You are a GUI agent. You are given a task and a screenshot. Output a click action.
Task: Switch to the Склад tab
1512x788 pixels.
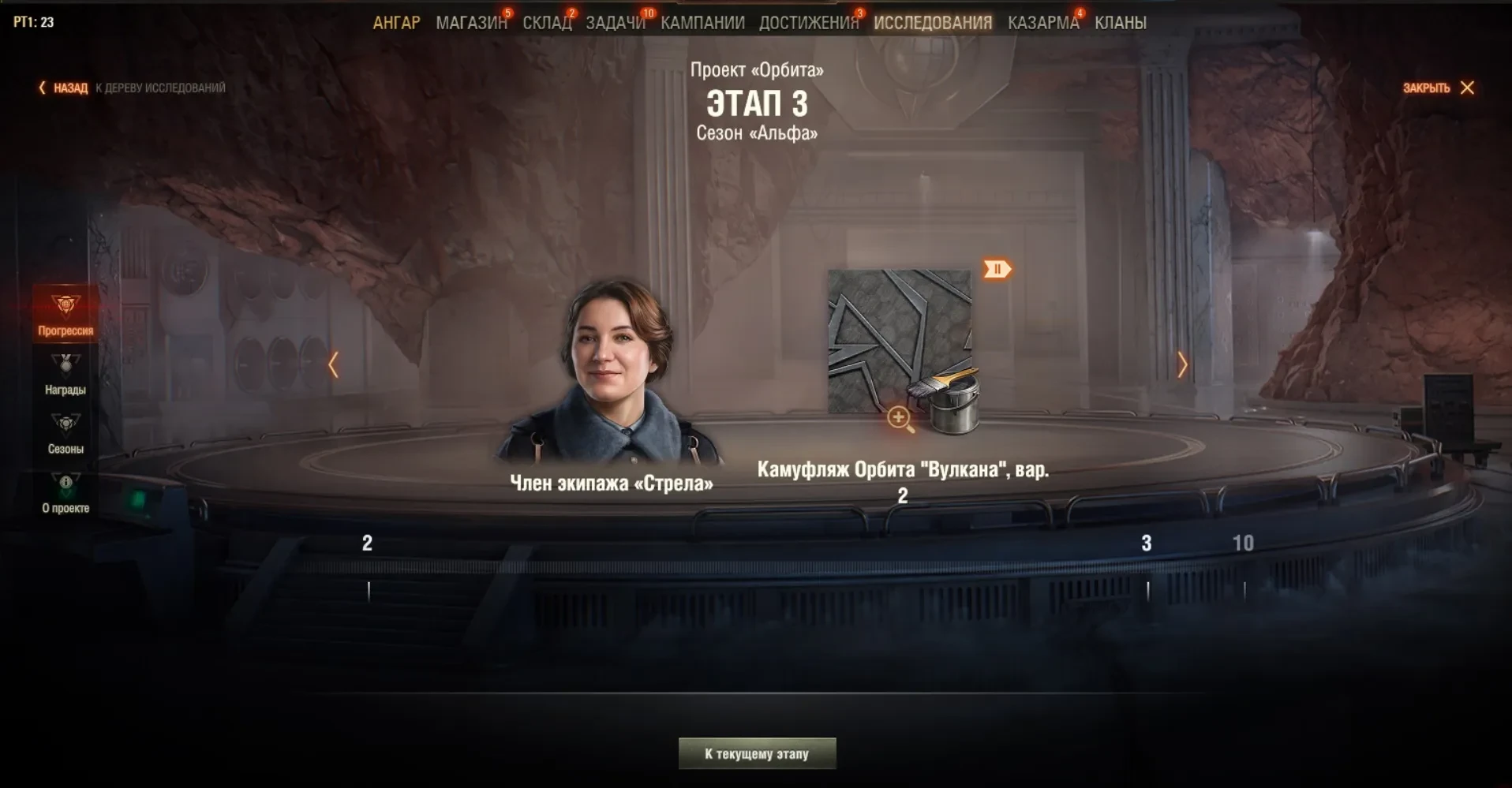[x=547, y=23]
